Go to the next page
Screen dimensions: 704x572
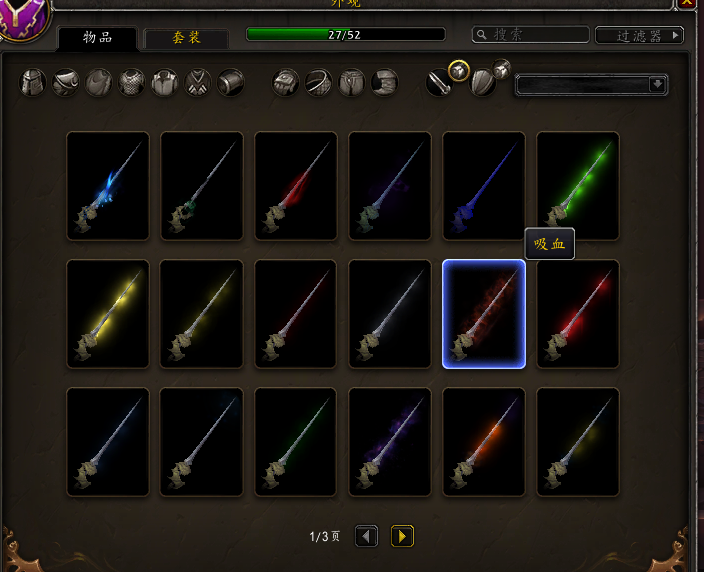(x=402, y=537)
